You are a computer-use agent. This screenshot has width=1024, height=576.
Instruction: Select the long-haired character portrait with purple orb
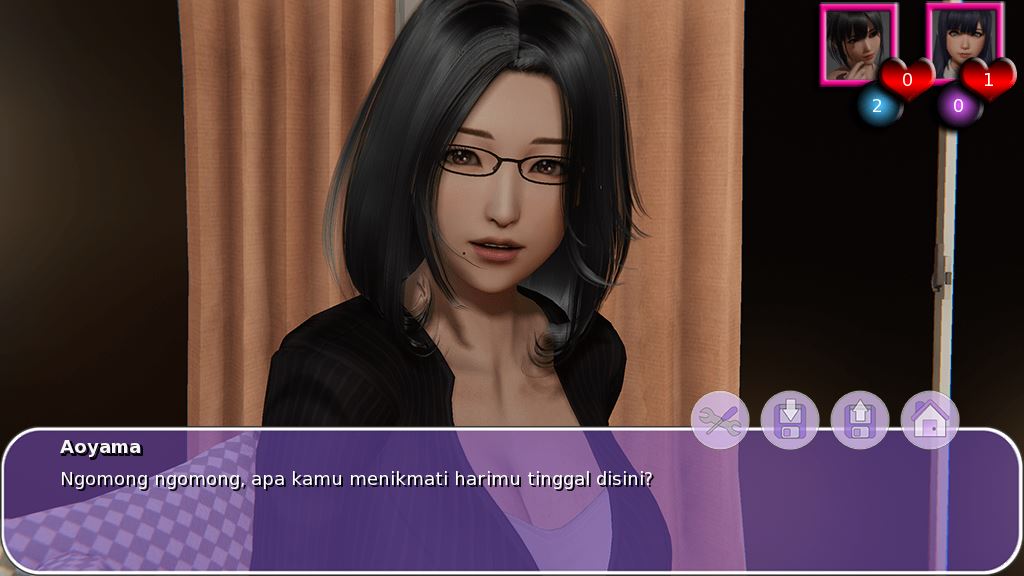[961, 43]
